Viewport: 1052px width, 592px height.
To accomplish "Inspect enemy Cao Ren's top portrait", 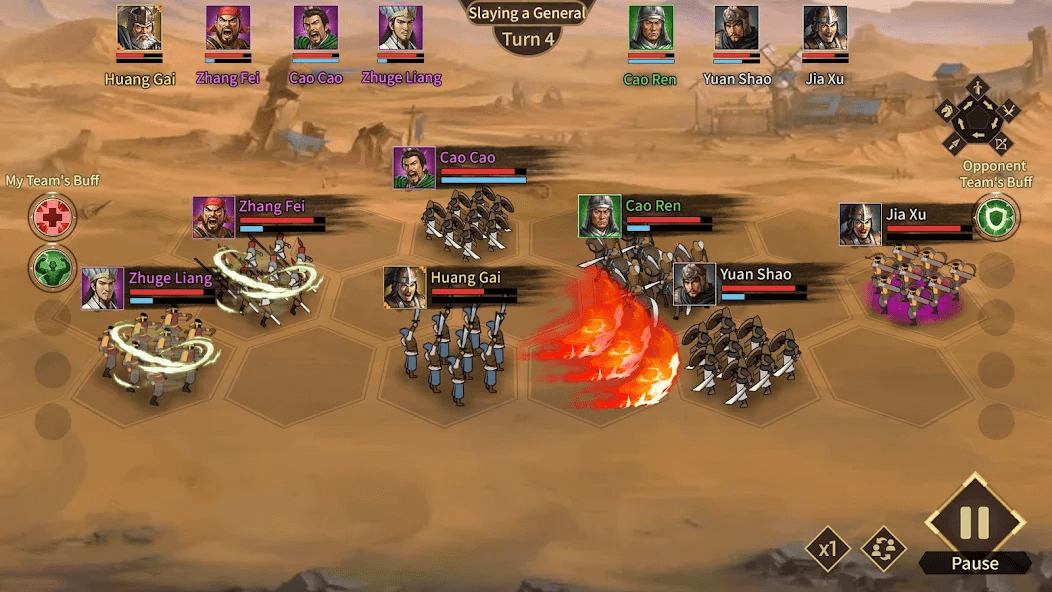I will (650, 28).
